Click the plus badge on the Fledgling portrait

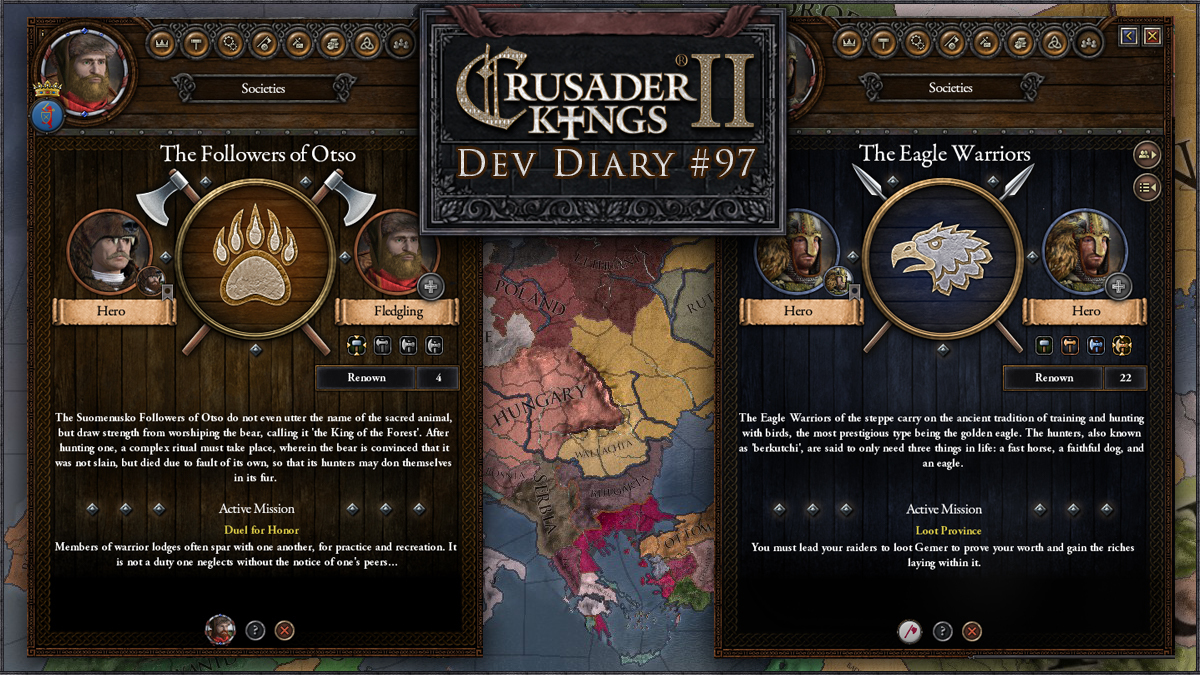point(430,286)
